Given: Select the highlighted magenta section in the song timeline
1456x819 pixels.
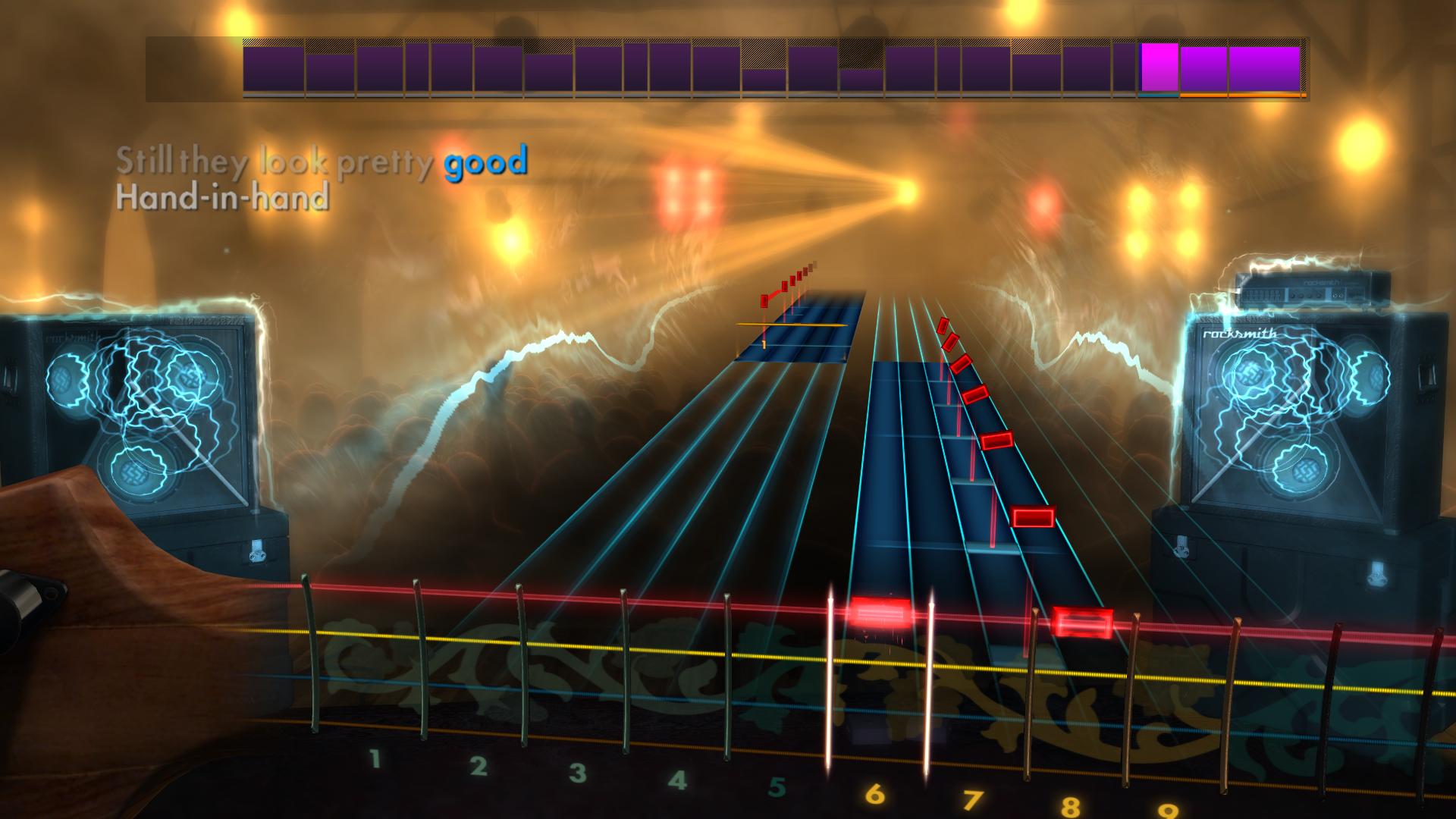Looking at the screenshot, I should (x=1159, y=71).
